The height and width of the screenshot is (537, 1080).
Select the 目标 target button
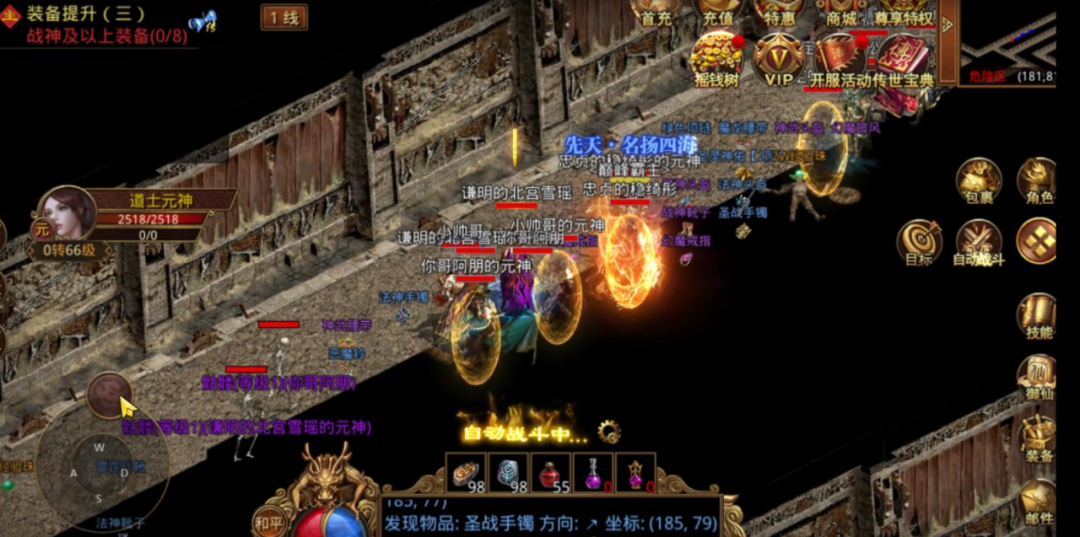click(x=919, y=242)
